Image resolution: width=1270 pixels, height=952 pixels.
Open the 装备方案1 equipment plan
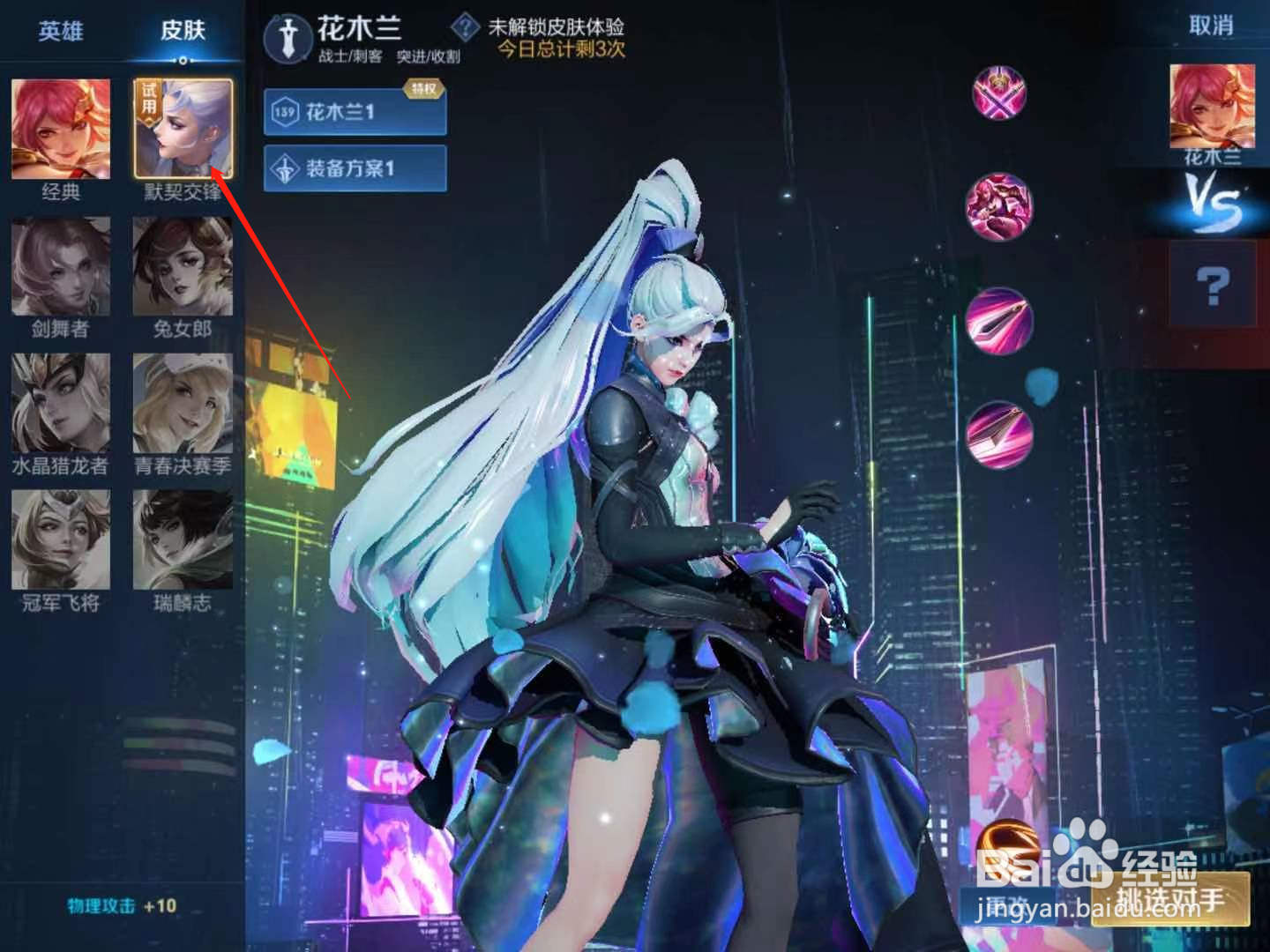[352, 167]
